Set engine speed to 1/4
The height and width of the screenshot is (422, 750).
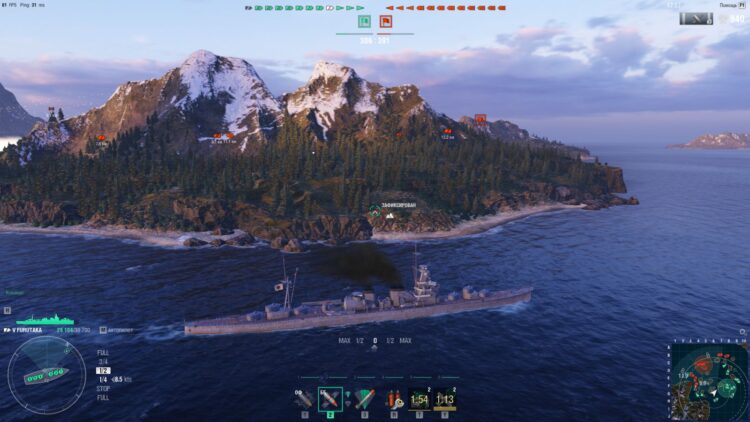click(102, 380)
